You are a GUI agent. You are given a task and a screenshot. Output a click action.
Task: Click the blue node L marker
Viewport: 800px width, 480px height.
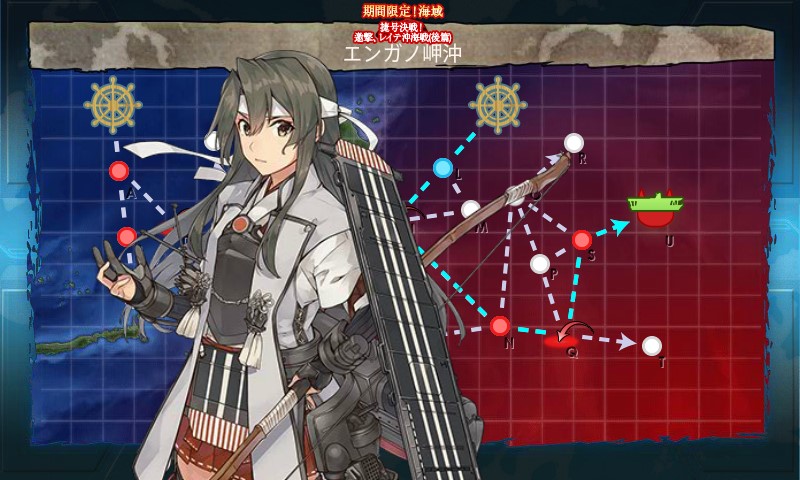coord(443,167)
